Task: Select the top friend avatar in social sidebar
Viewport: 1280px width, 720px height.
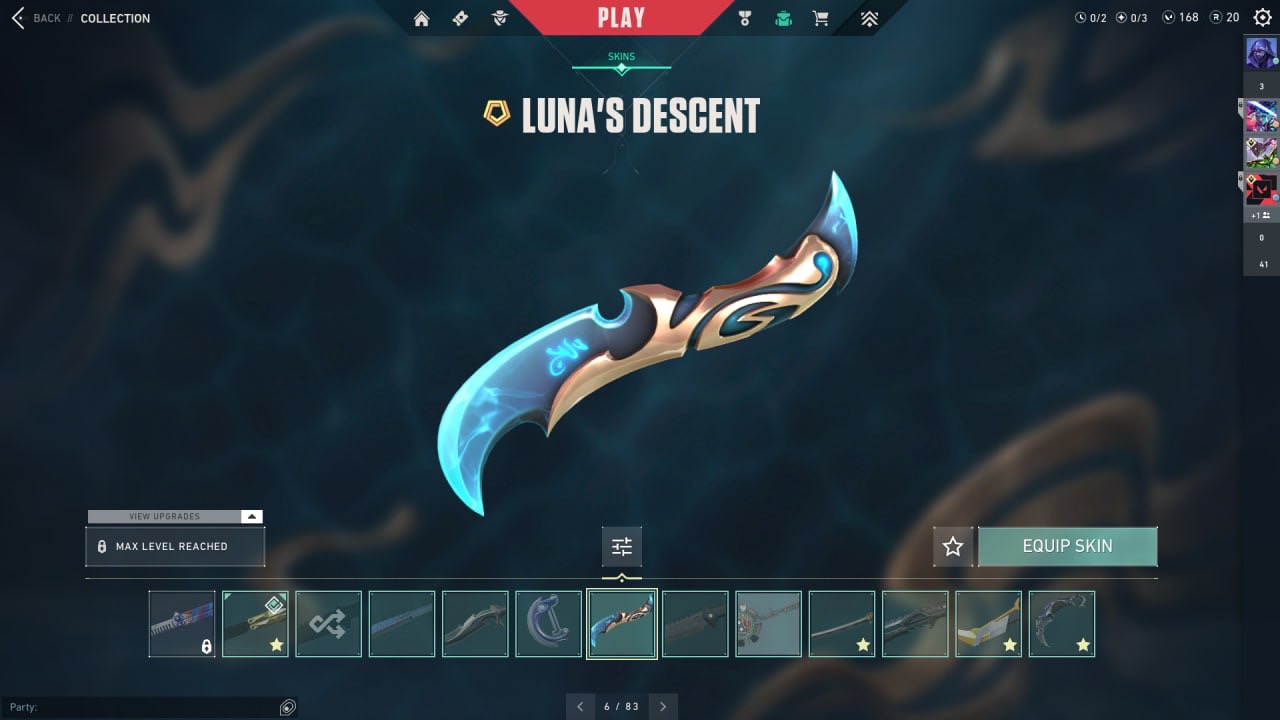Action: pos(1261,52)
